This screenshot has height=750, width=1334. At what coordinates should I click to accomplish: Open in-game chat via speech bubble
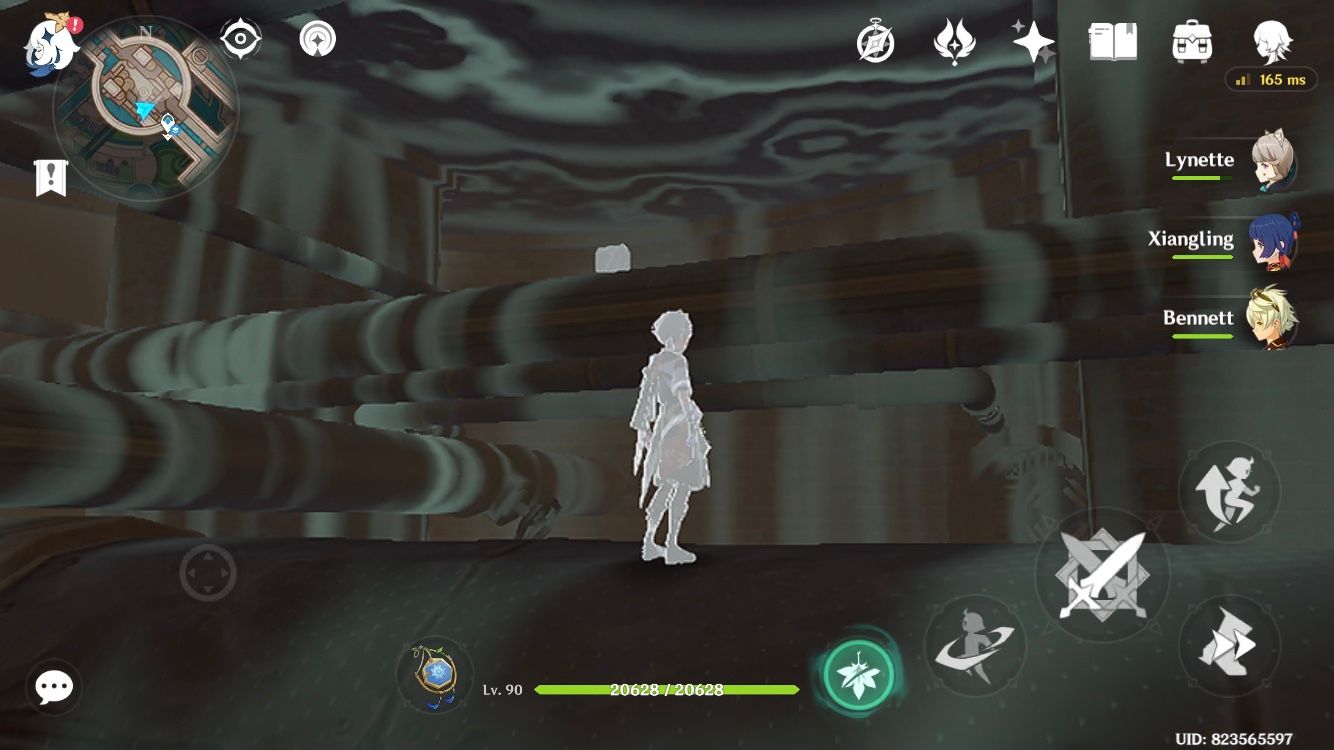click(53, 687)
